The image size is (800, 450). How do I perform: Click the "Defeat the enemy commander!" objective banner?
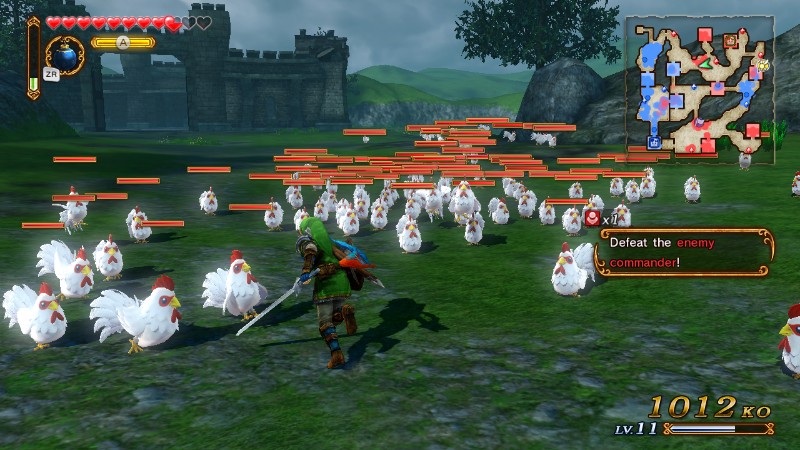pyautogui.click(x=684, y=252)
